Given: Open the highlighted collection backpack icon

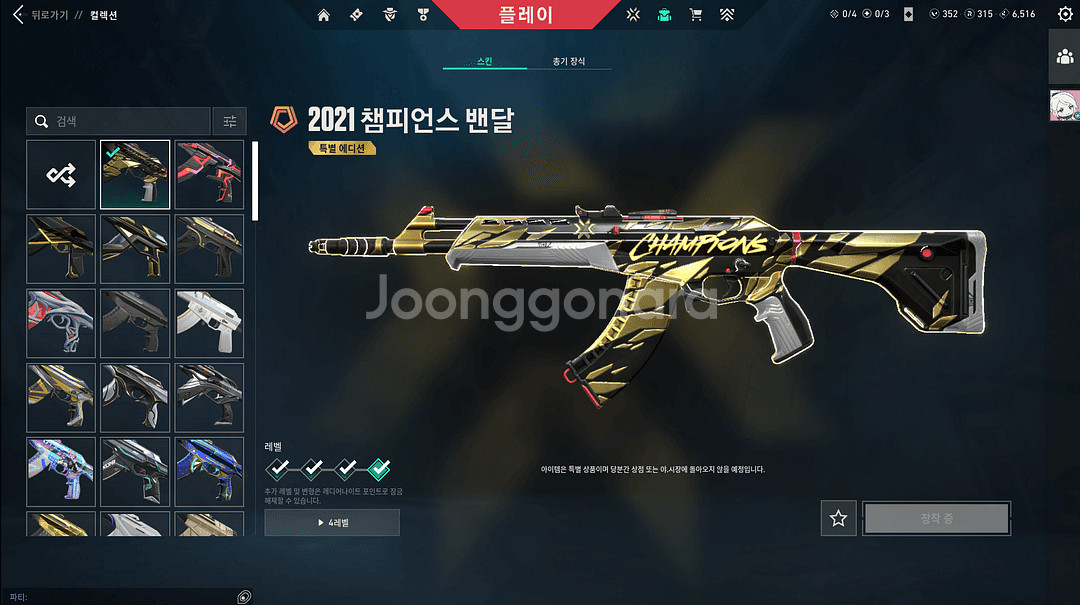Looking at the screenshot, I should coord(664,15).
